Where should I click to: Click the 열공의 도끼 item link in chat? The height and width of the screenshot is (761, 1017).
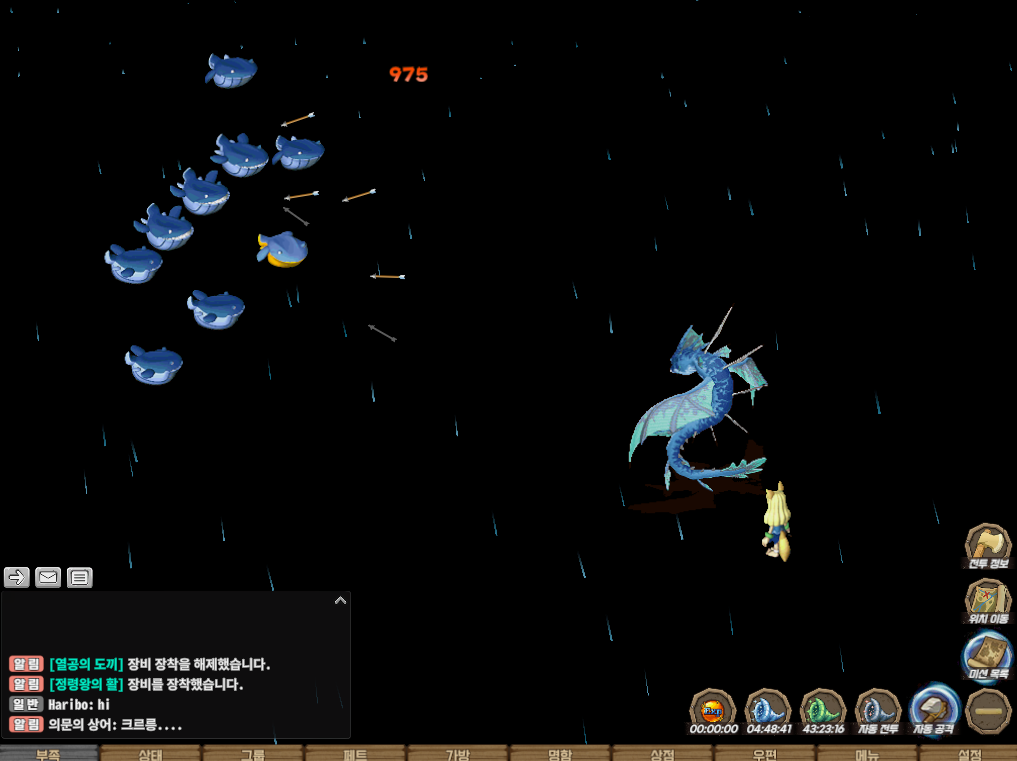pyautogui.click(x=86, y=664)
